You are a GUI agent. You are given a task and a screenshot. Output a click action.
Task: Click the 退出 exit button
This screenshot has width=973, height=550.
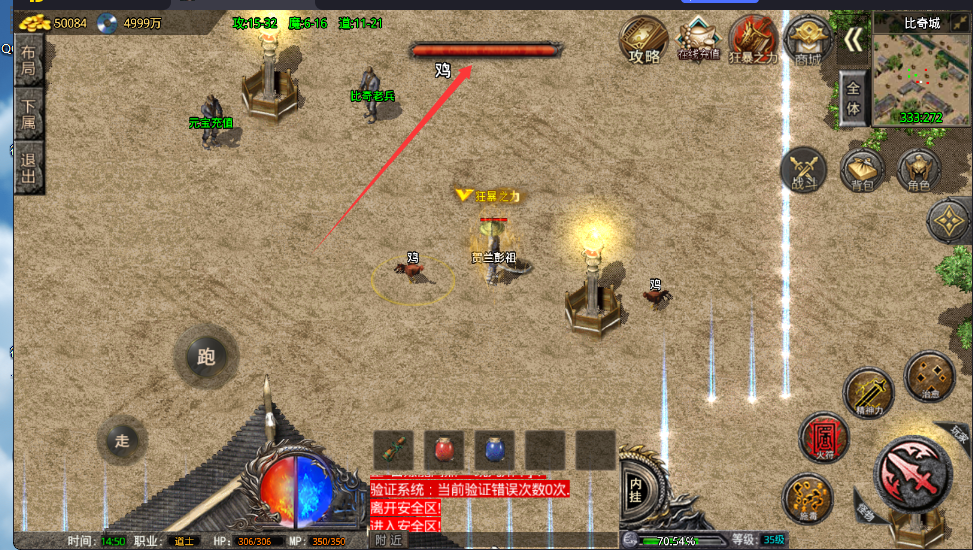pos(29,169)
